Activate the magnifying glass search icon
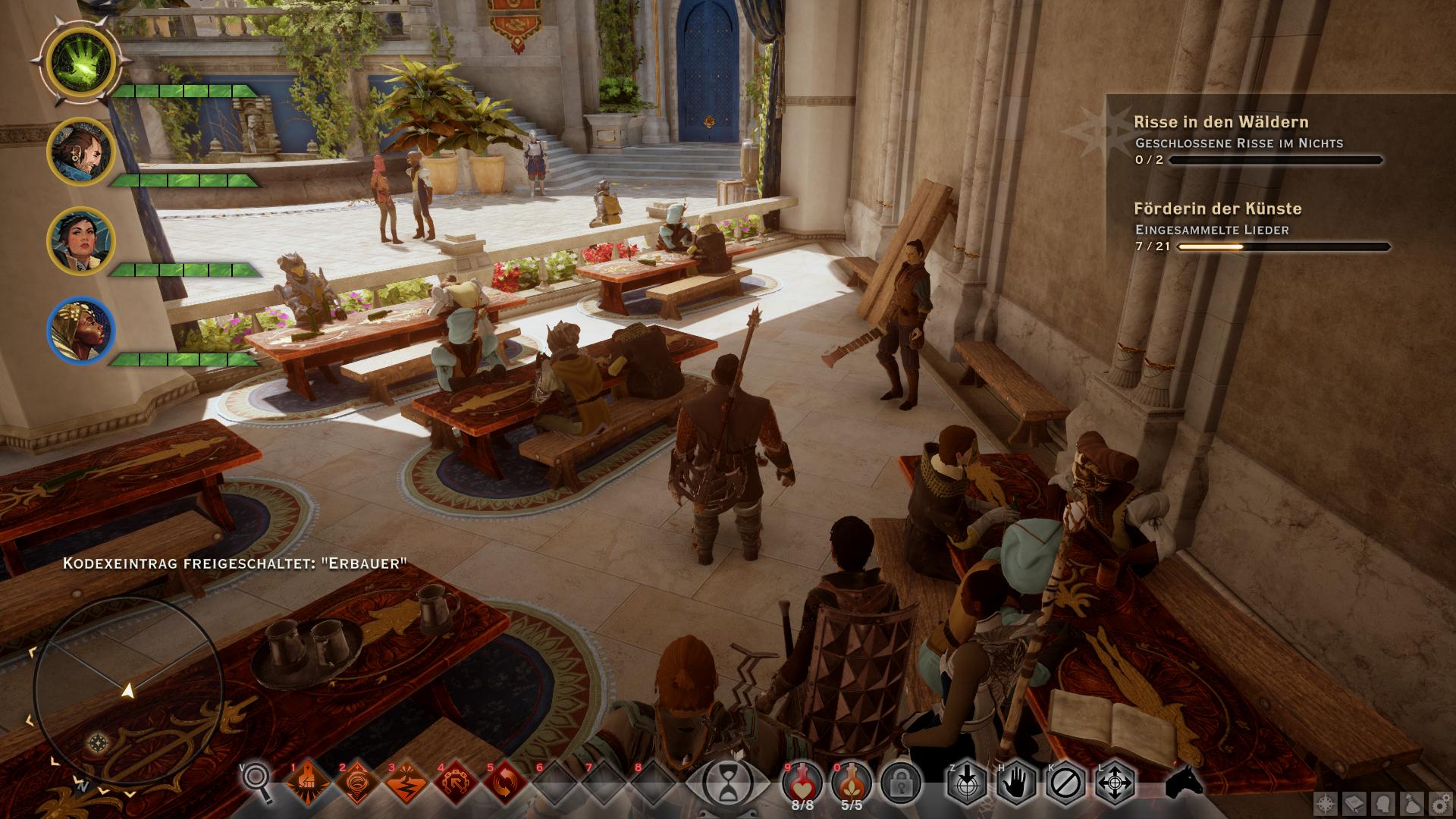Image resolution: width=1456 pixels, height=819 pixels. tap(259, 781)
